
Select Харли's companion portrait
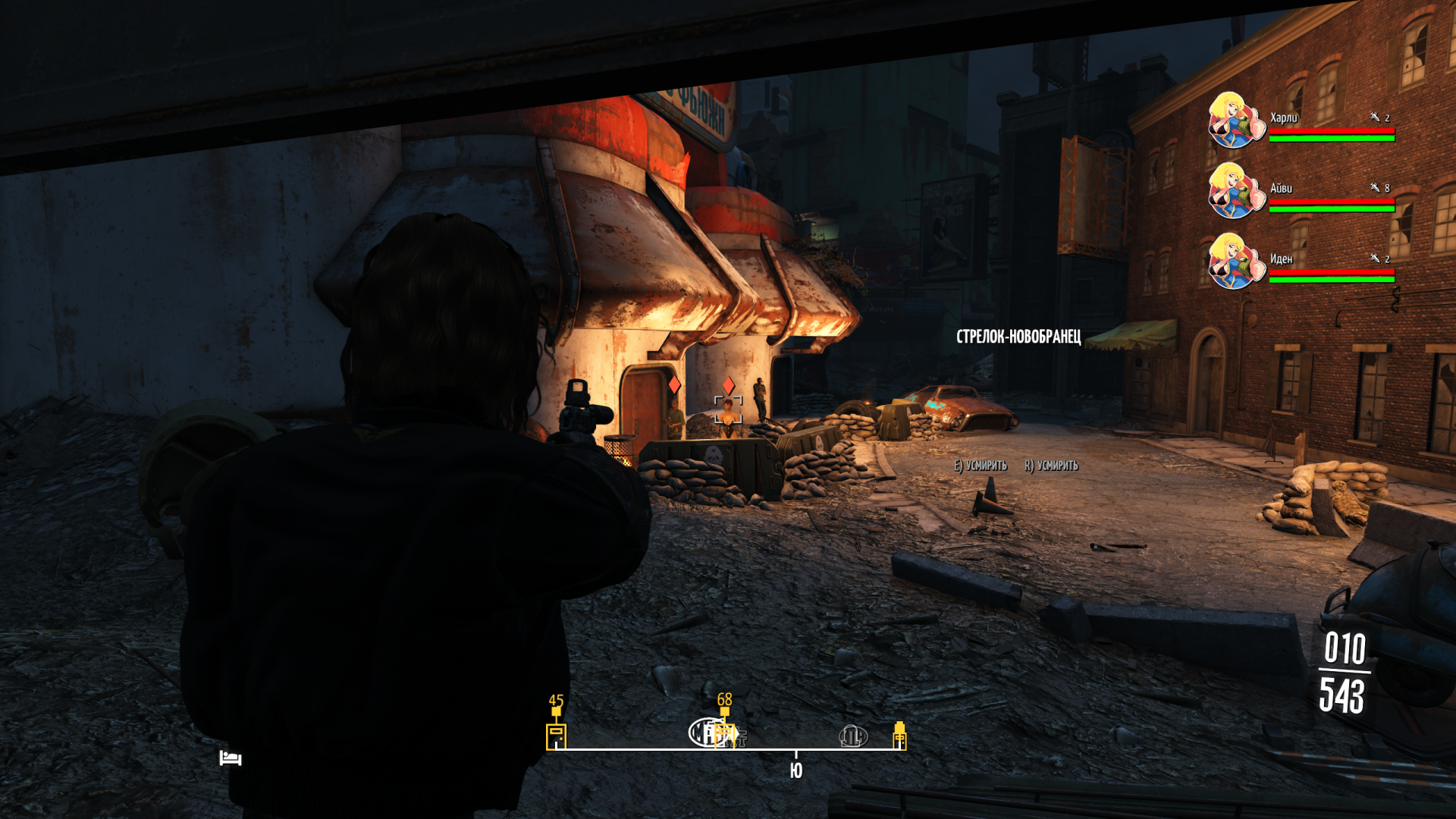1236,120
